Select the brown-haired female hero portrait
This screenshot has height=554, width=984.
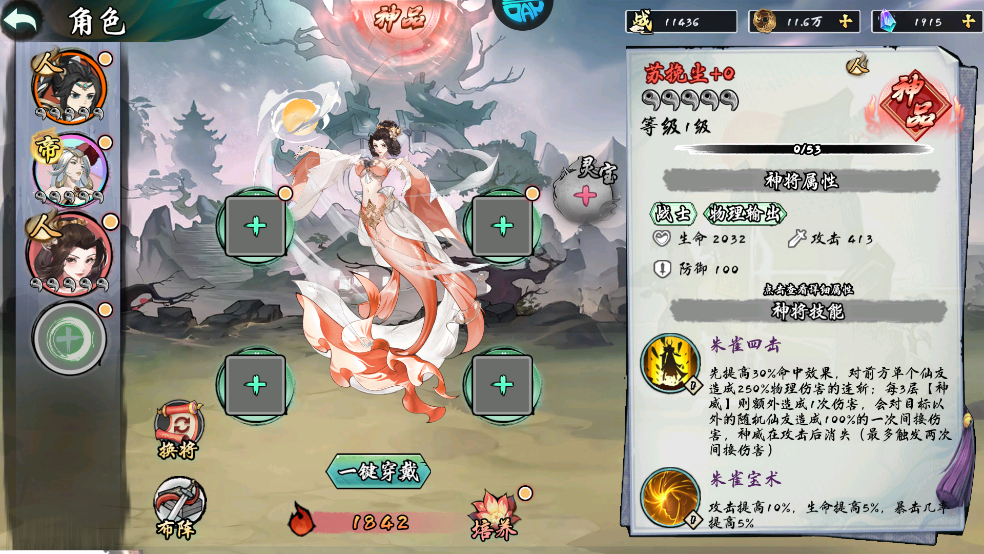[x=68, y=250]
